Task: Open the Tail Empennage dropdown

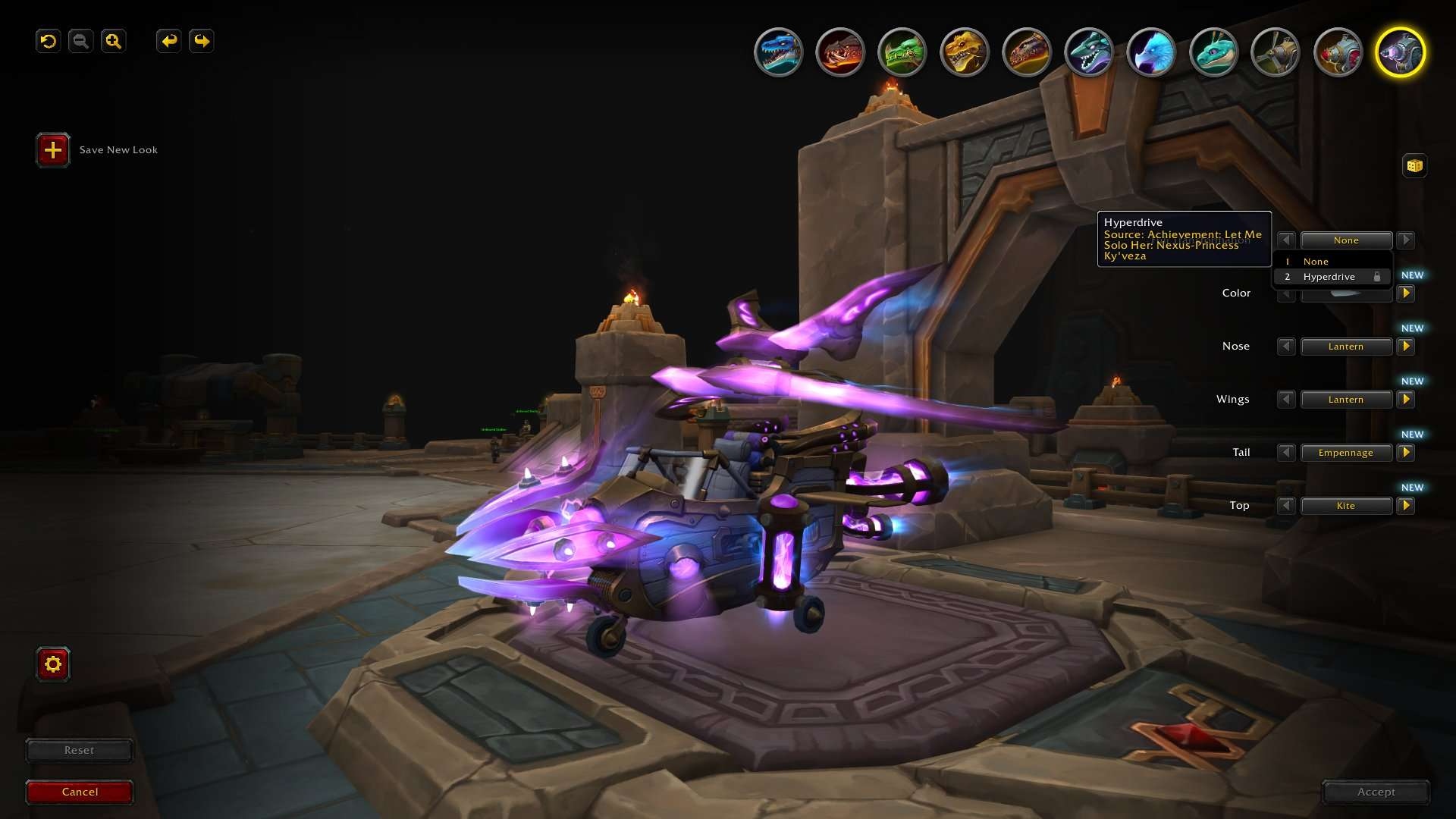Action: click(1346, 453)
